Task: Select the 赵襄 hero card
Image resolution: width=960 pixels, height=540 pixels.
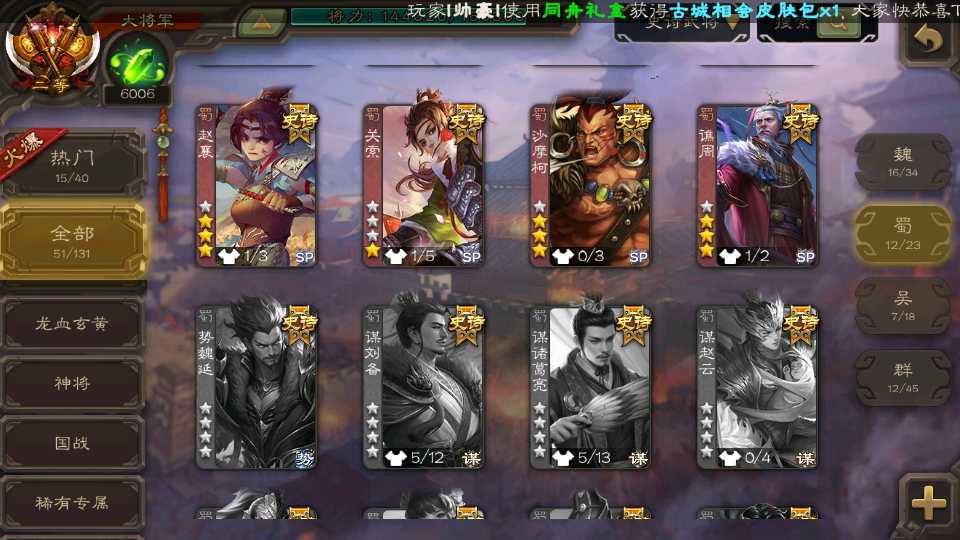Action: 257,185
